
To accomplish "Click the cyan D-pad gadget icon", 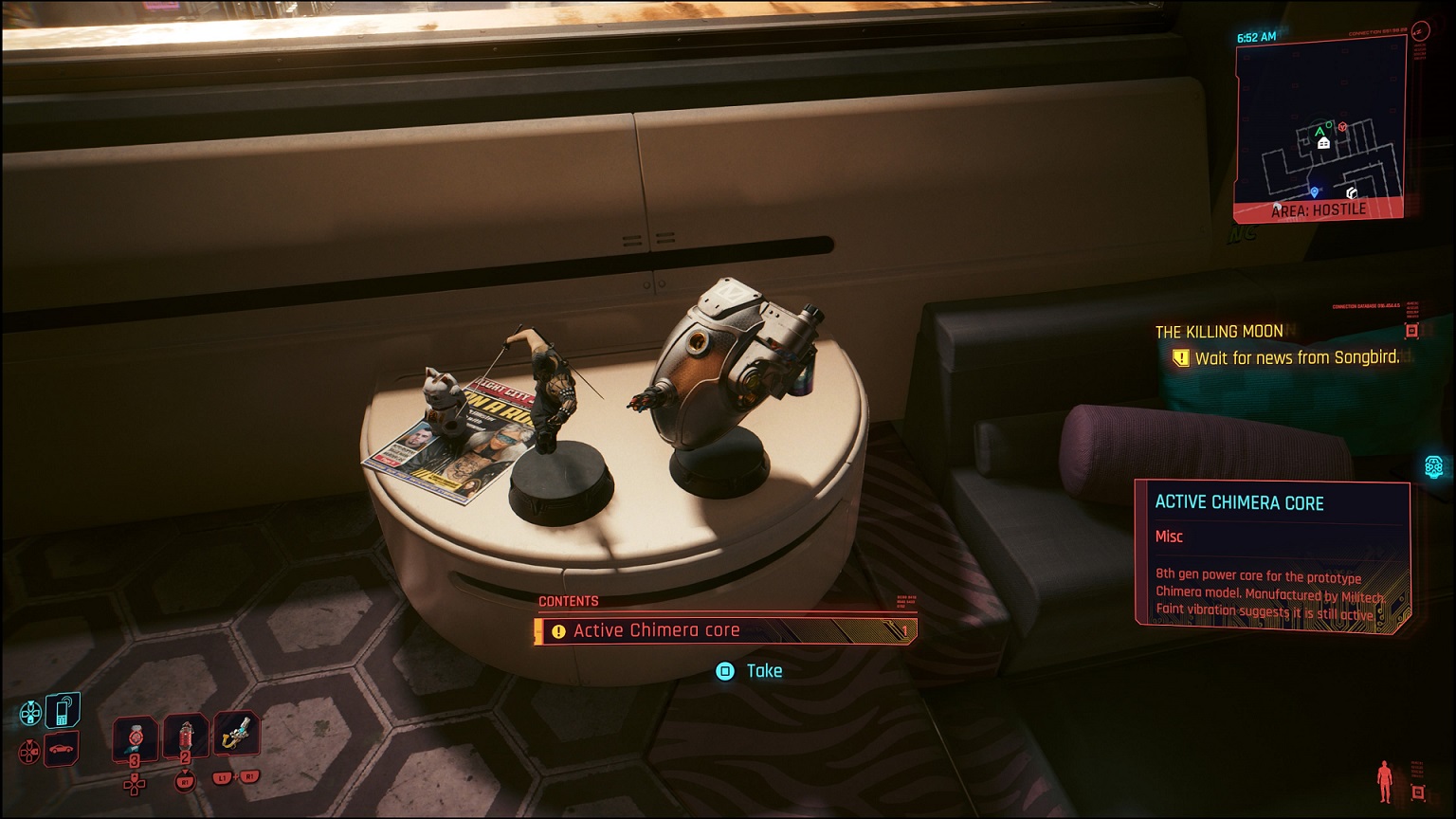I will pyautogui.click(x=30, y=710).
